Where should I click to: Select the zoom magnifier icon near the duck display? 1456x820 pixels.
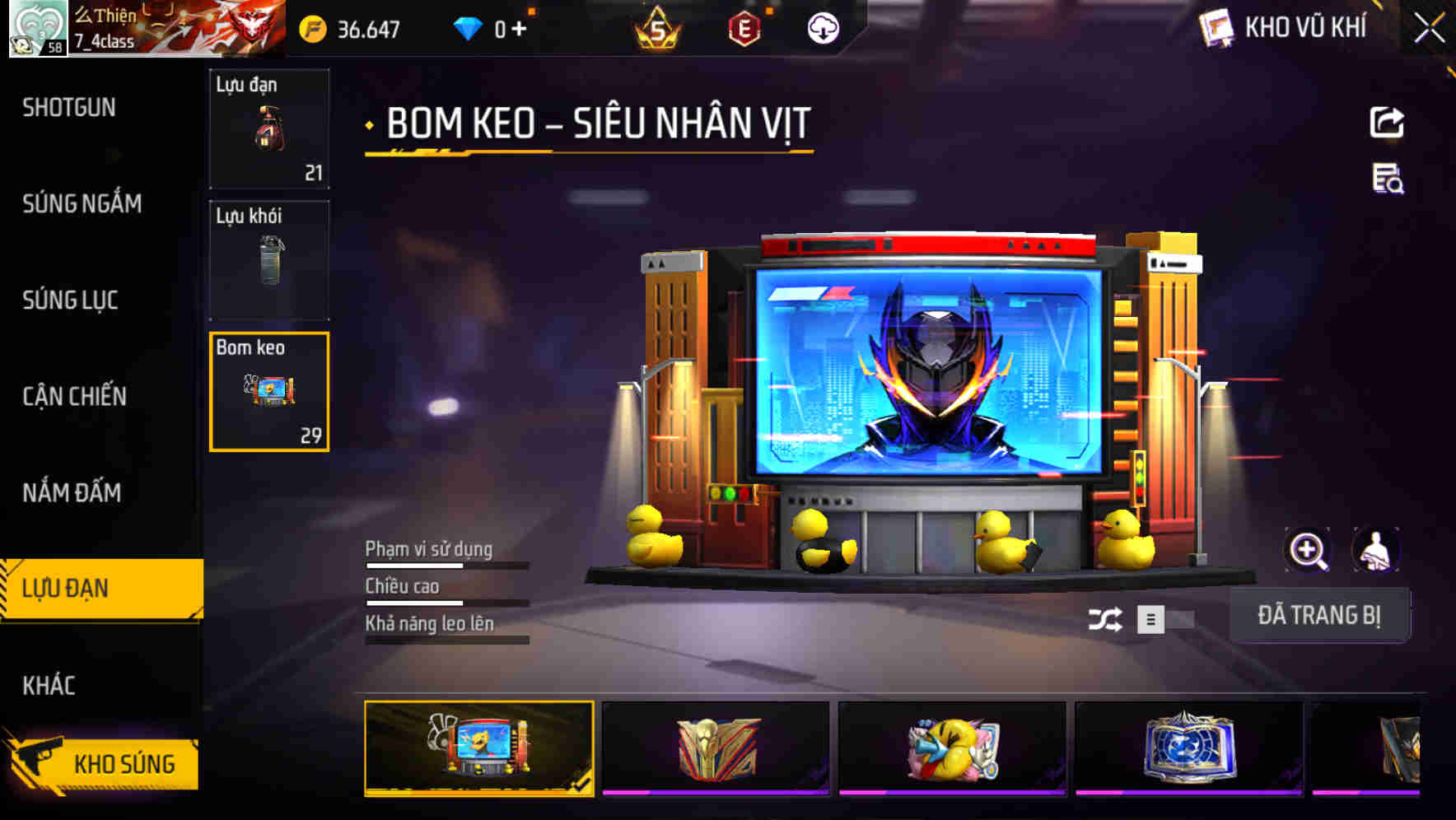tap(1307, 550)
